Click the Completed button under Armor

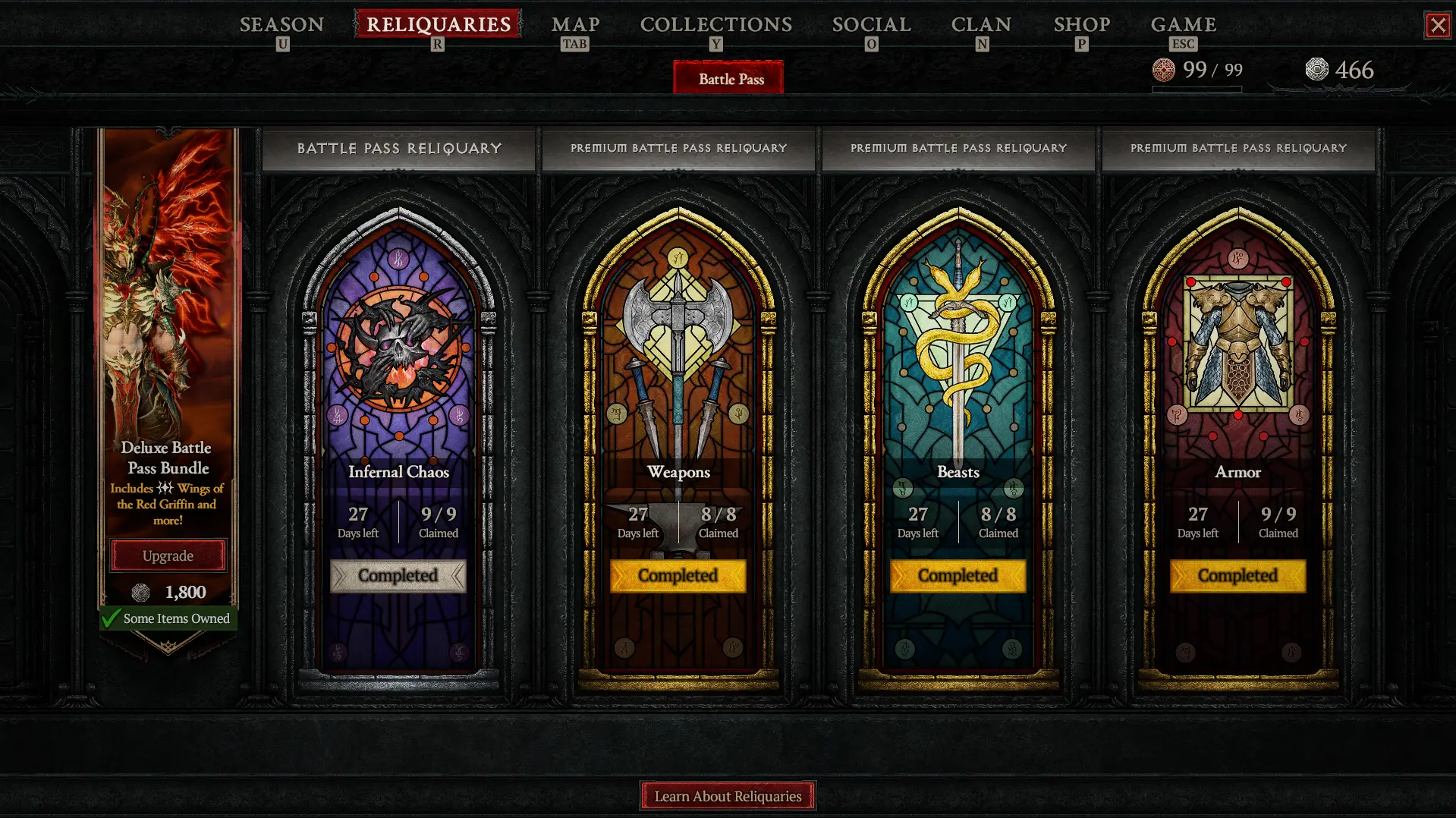[x=1238, y=576]
